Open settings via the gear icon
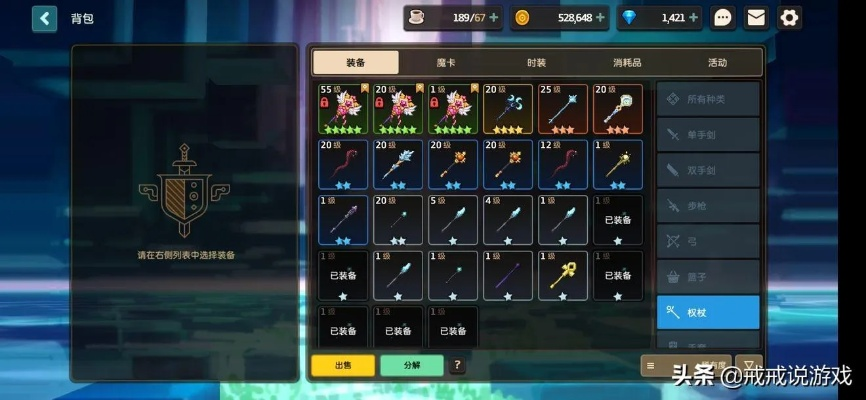This screenshot has width=866, height=400. coord(789,18)
